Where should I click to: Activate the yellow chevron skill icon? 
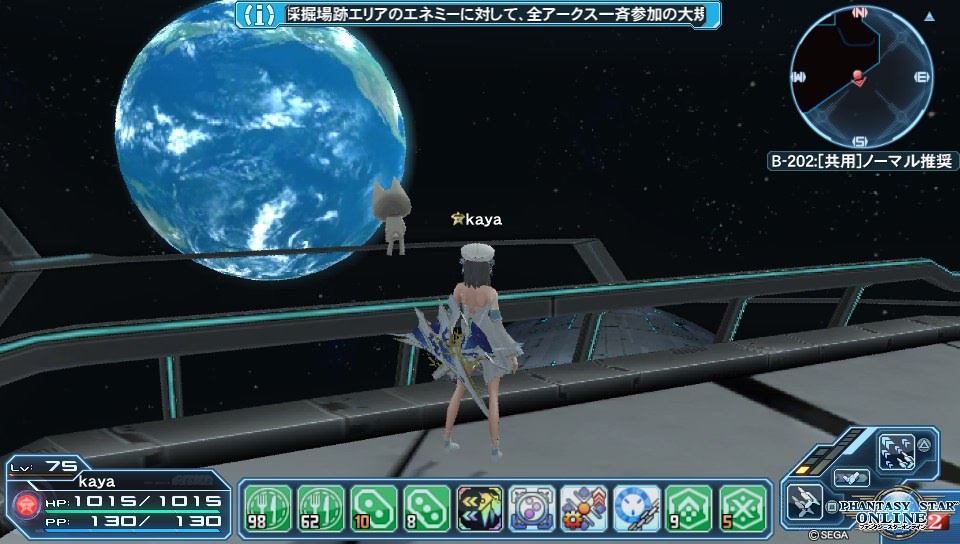[x=480, y=509]
